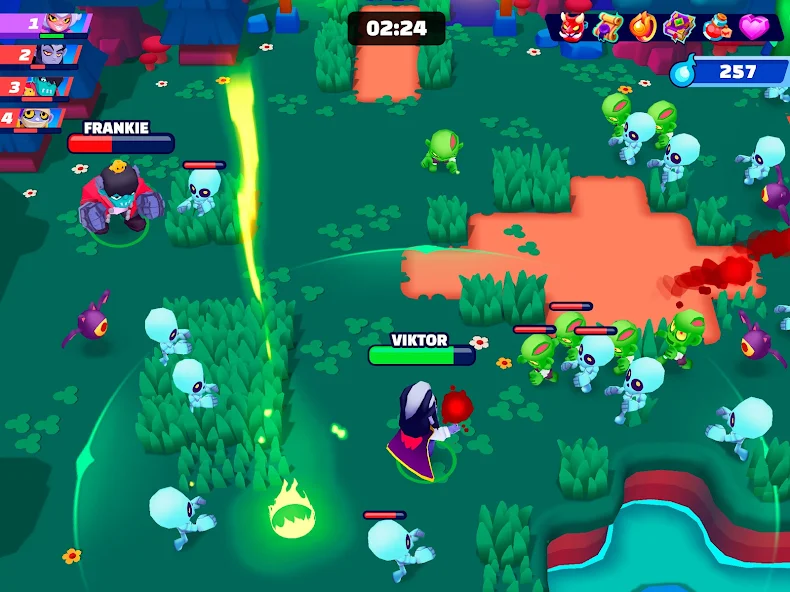Click the red demon mask icon
Viewport: 790px width, 592px height.
(571, 26)
